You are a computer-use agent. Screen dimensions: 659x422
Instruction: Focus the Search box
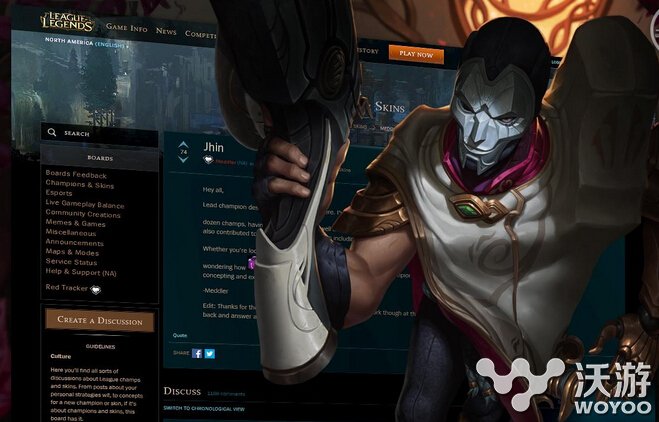tap(100, 132)
